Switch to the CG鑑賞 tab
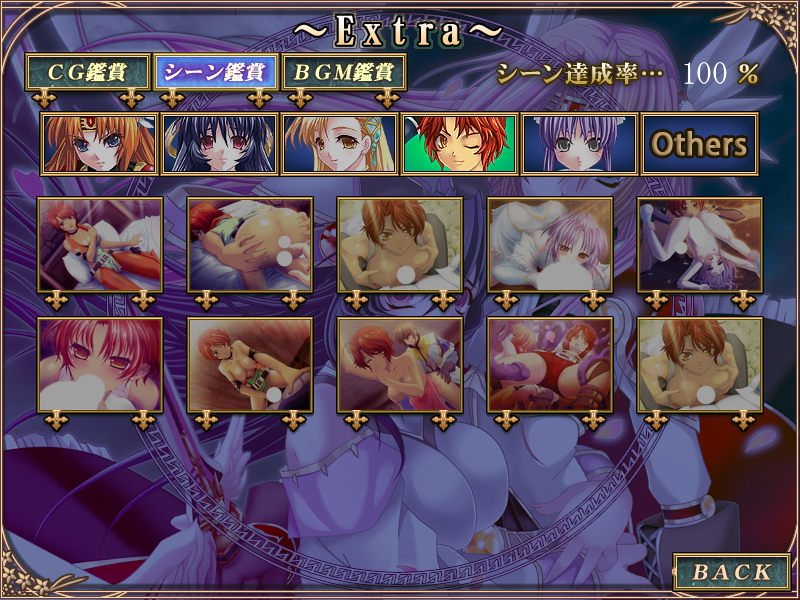800x600 pixels. [88, 72]
